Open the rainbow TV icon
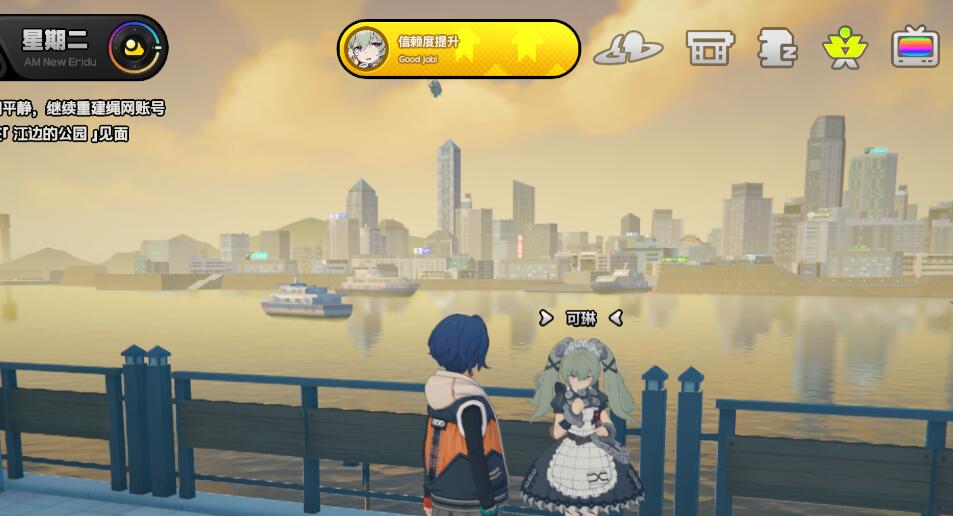 (915, 47)
